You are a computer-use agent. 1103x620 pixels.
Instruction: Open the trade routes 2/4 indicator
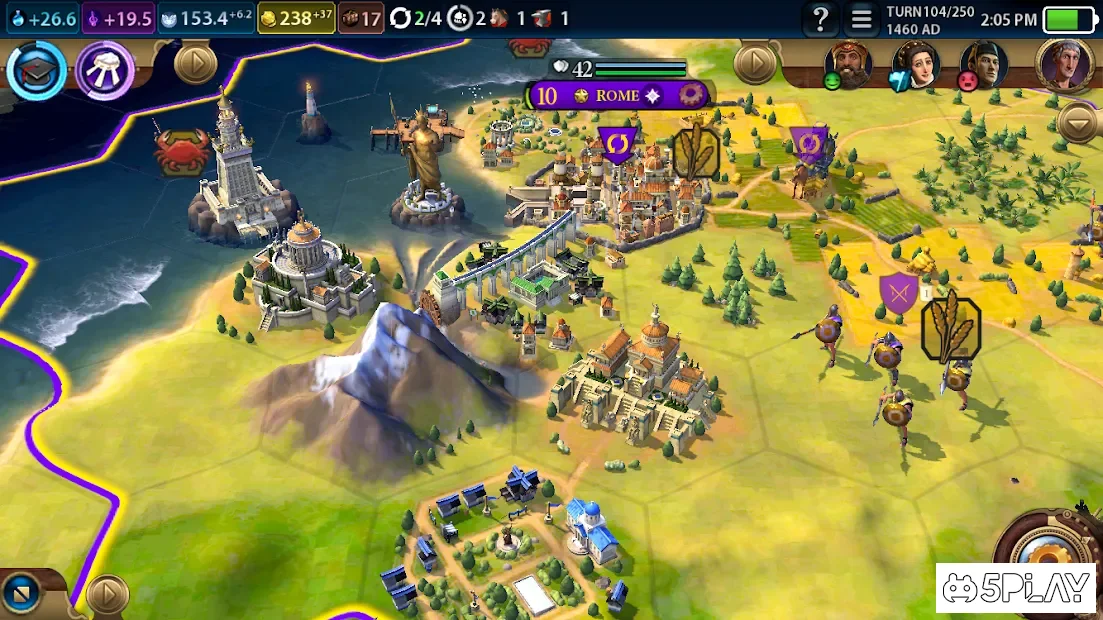coord(416,18)
